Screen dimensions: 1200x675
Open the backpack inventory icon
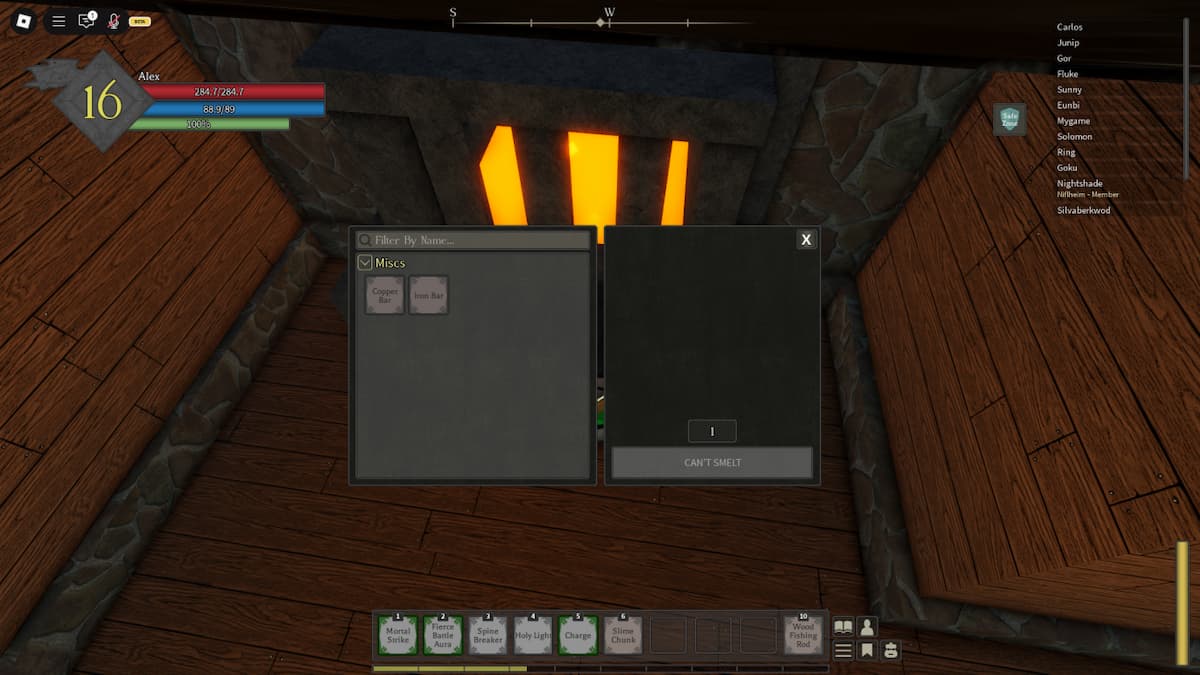point(889,650)
